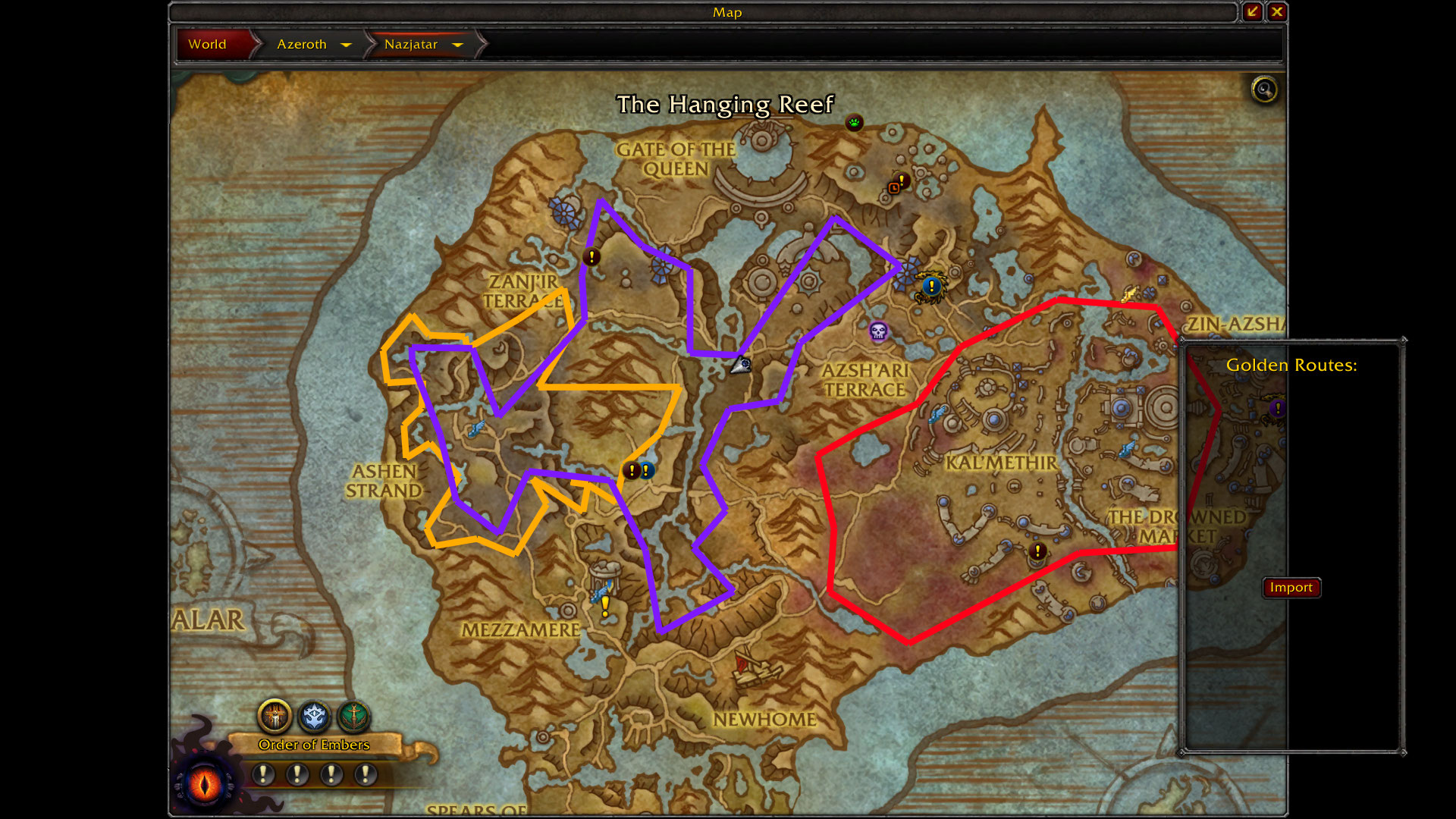Choose the gold-ringed Order of Embers emblem
Screen dimensions: 1456x819
[275, 715]
